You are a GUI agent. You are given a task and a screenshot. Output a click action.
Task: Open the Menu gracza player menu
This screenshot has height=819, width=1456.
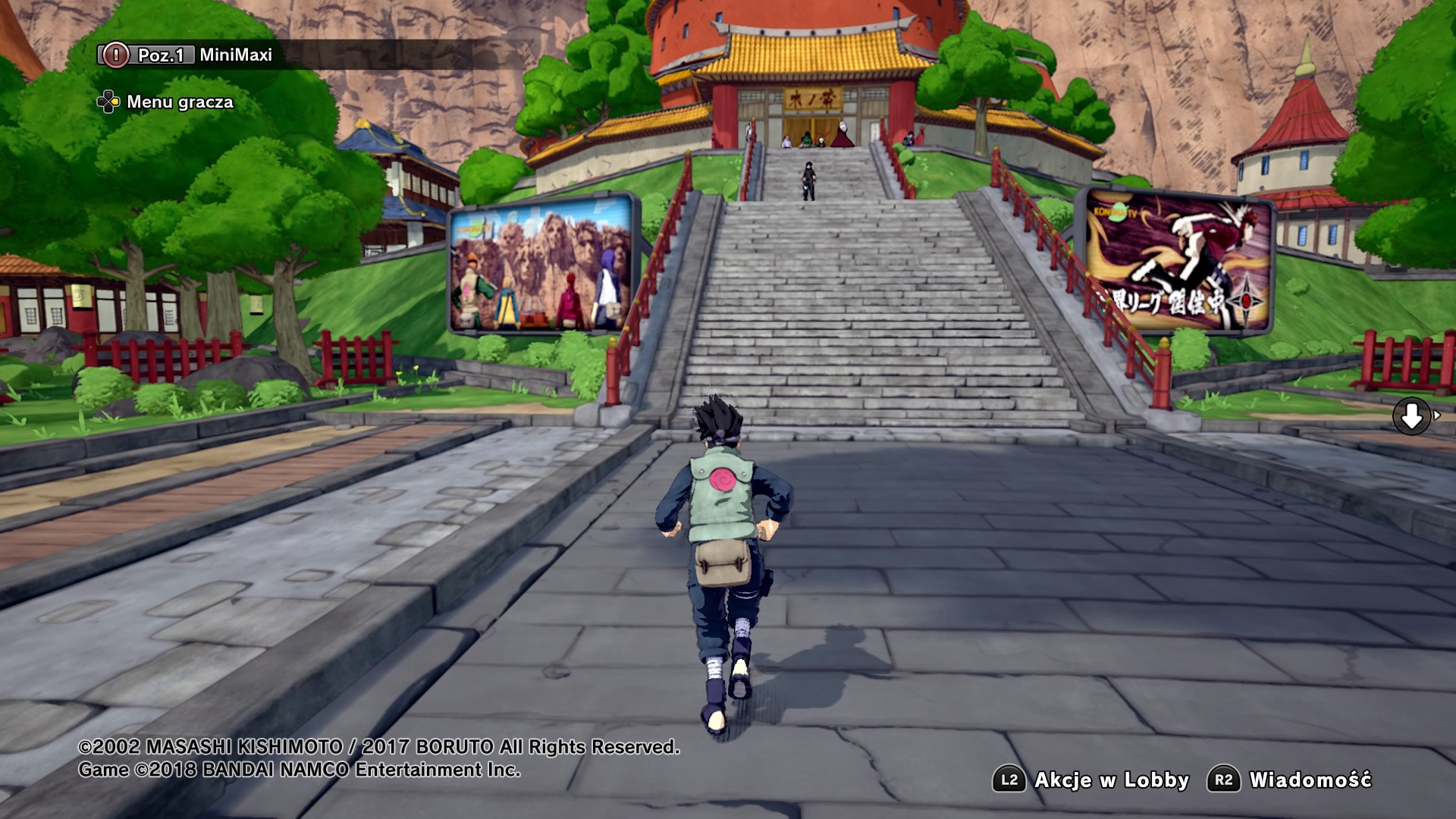coord(165,102)
